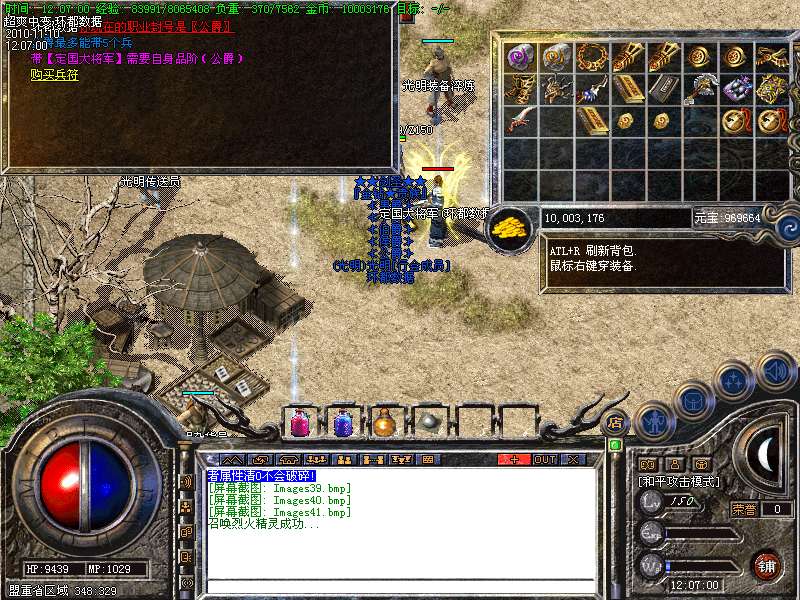The image size is (800, 600).
Task: Open the 店 shop button
Action: [x=616, y=423]
